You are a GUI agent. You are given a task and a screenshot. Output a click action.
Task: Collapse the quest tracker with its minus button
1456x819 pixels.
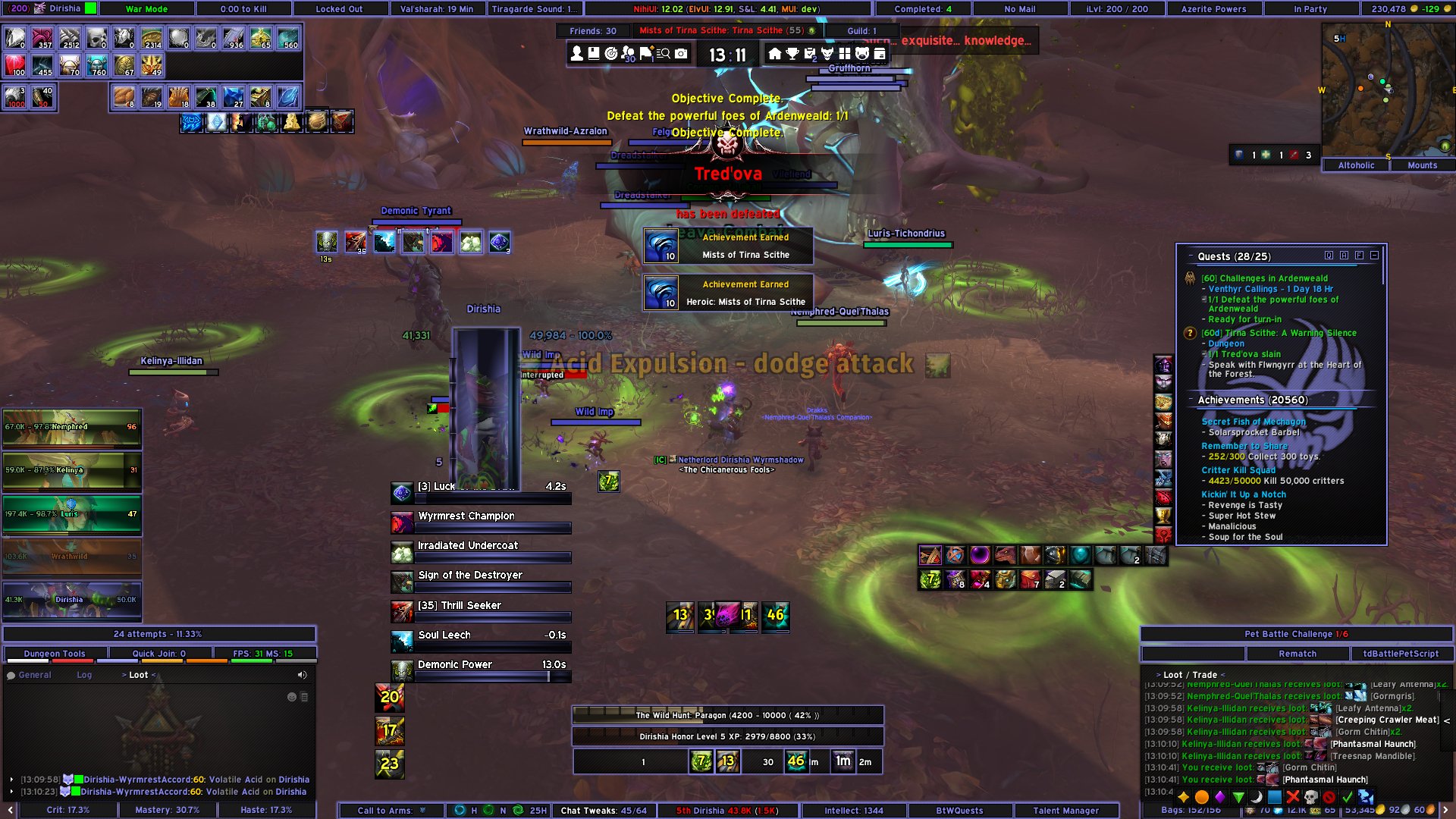coord(1374,256)
